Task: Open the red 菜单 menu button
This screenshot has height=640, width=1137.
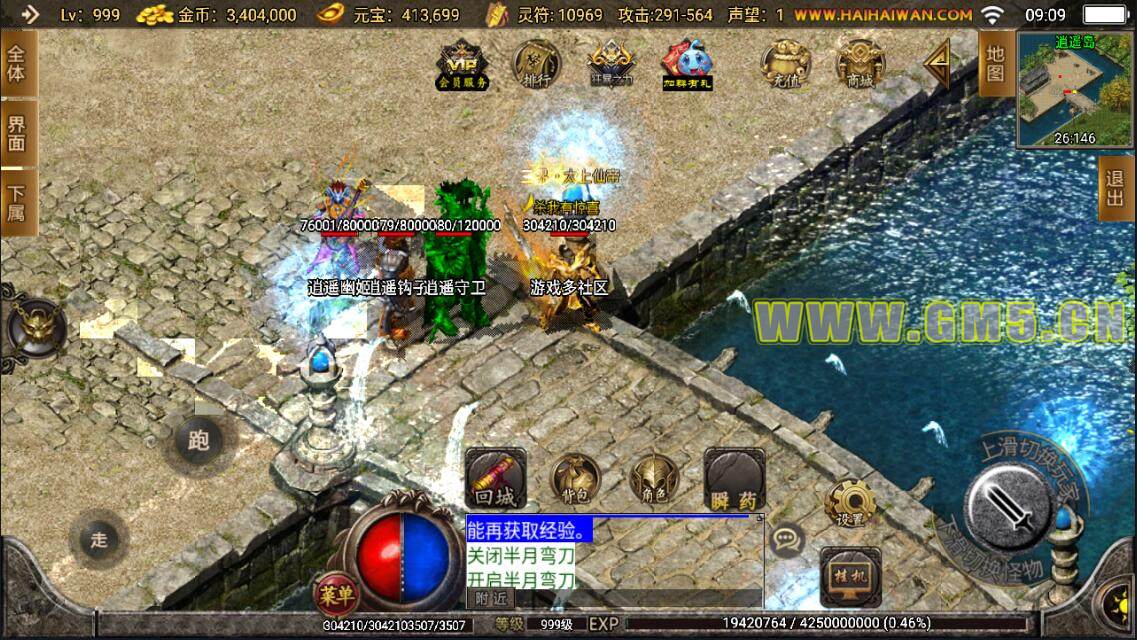Action: point(336,594)
